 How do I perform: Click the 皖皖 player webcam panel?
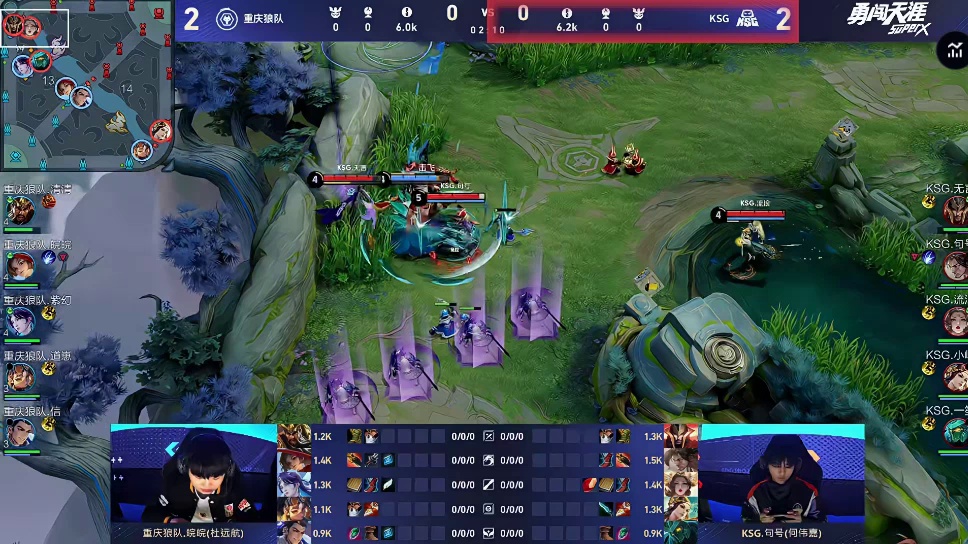193,477
